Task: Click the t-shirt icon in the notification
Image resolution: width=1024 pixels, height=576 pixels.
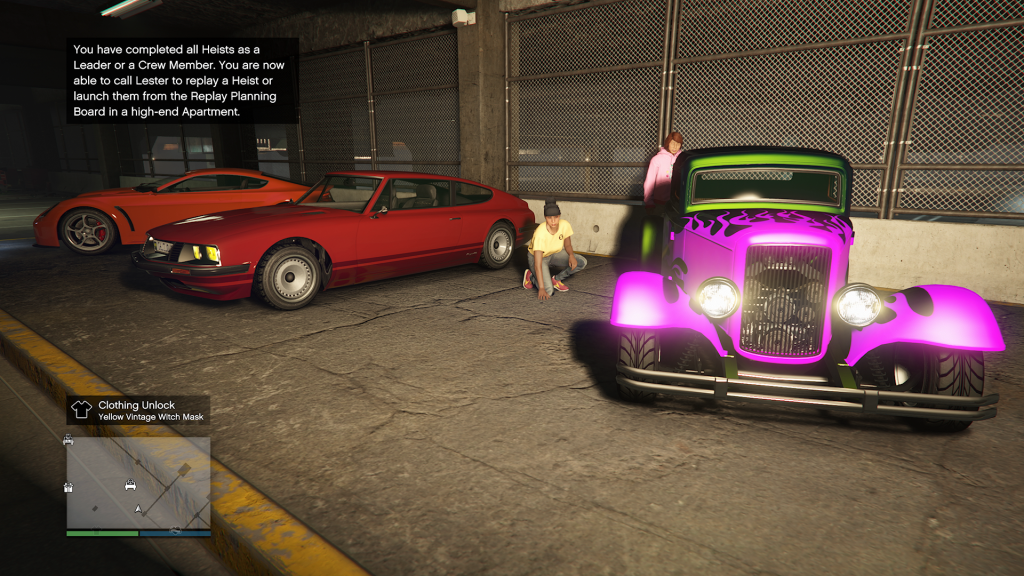Action: [x=82, y=410]
